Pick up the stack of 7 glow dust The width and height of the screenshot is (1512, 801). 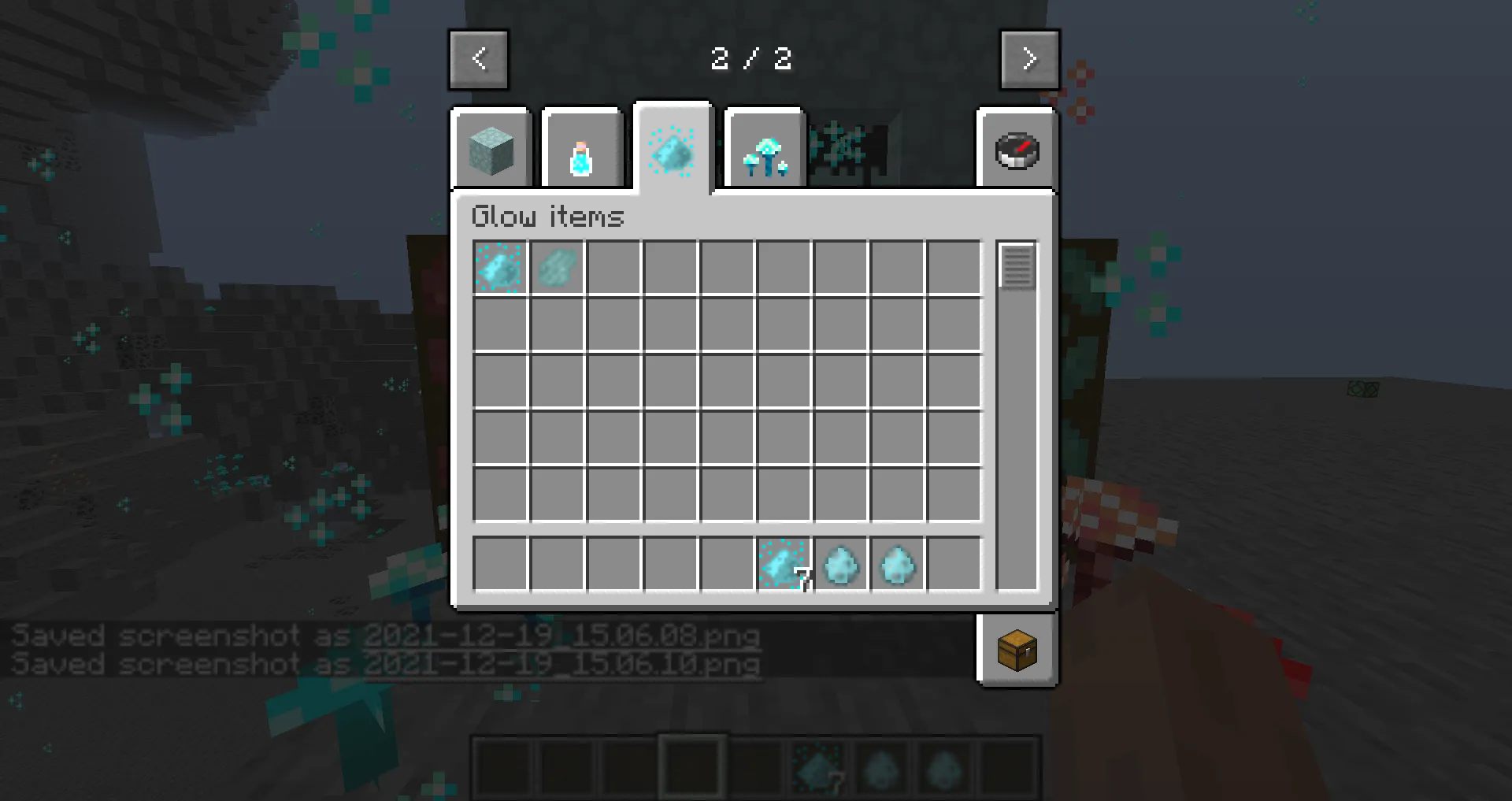pyautogui.click(x=784, y=563)
